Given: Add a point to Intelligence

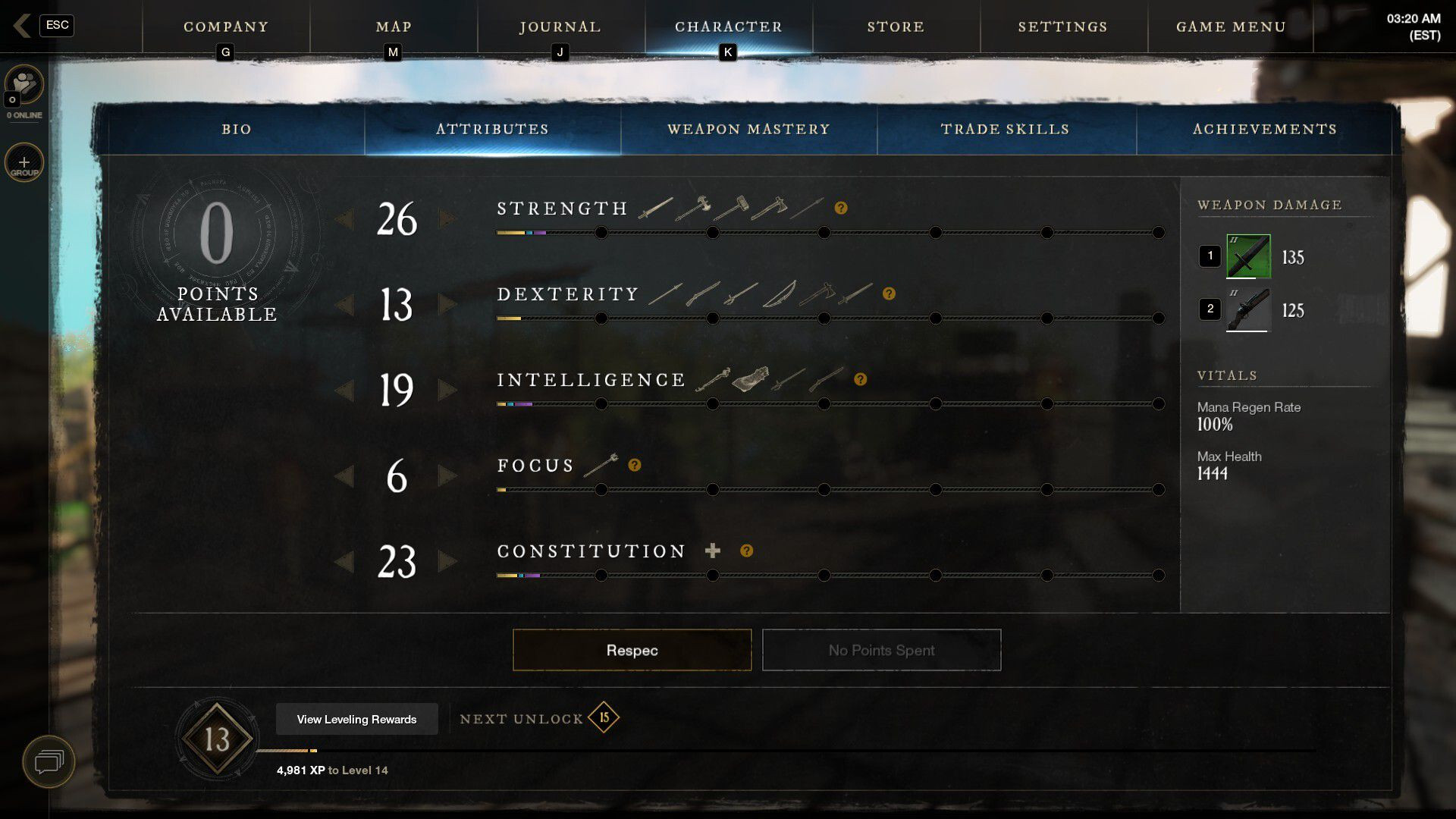Looking at the screenshot, I should point(447,391).
